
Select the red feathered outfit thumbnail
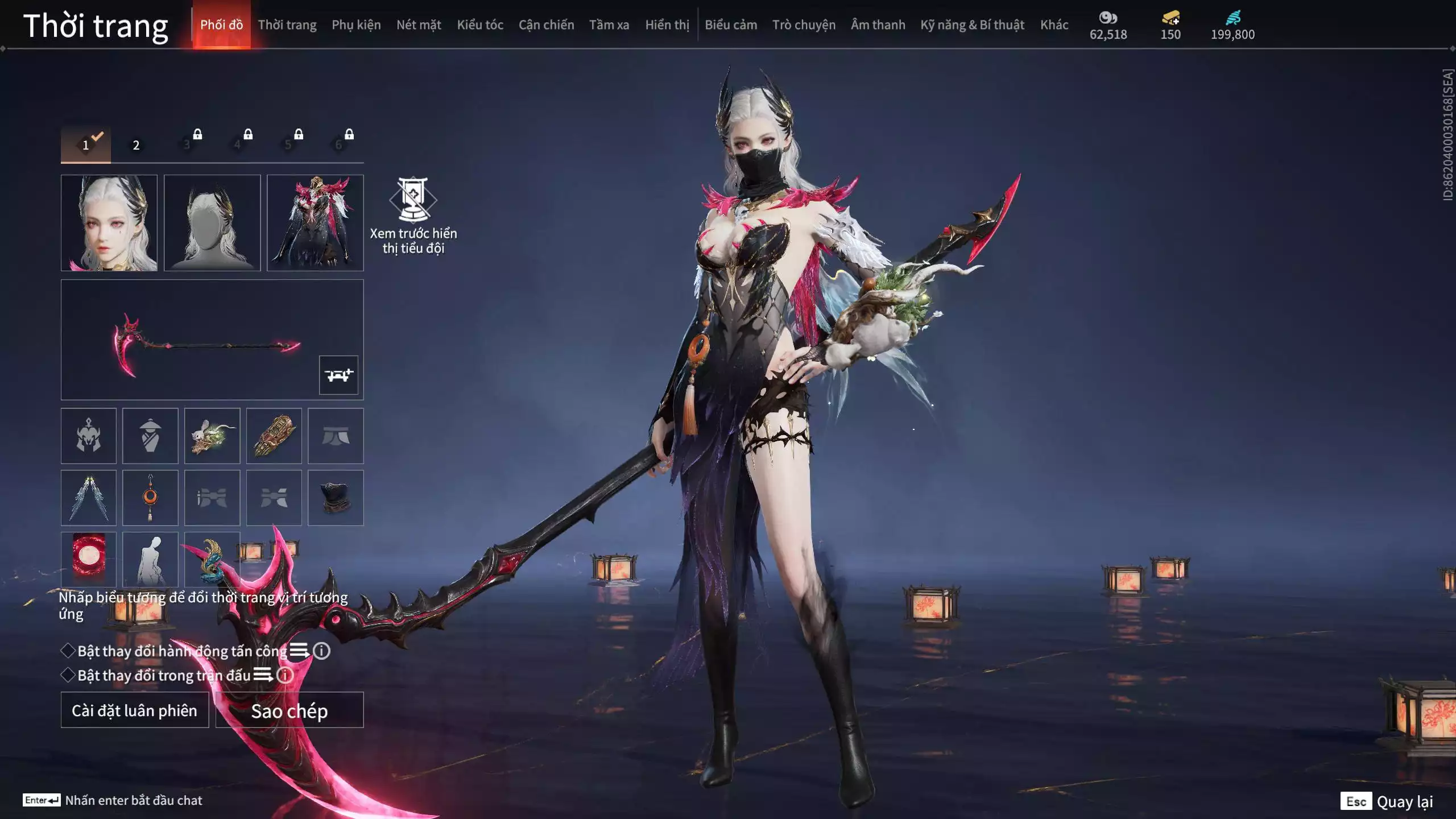[x=315, y=222]
